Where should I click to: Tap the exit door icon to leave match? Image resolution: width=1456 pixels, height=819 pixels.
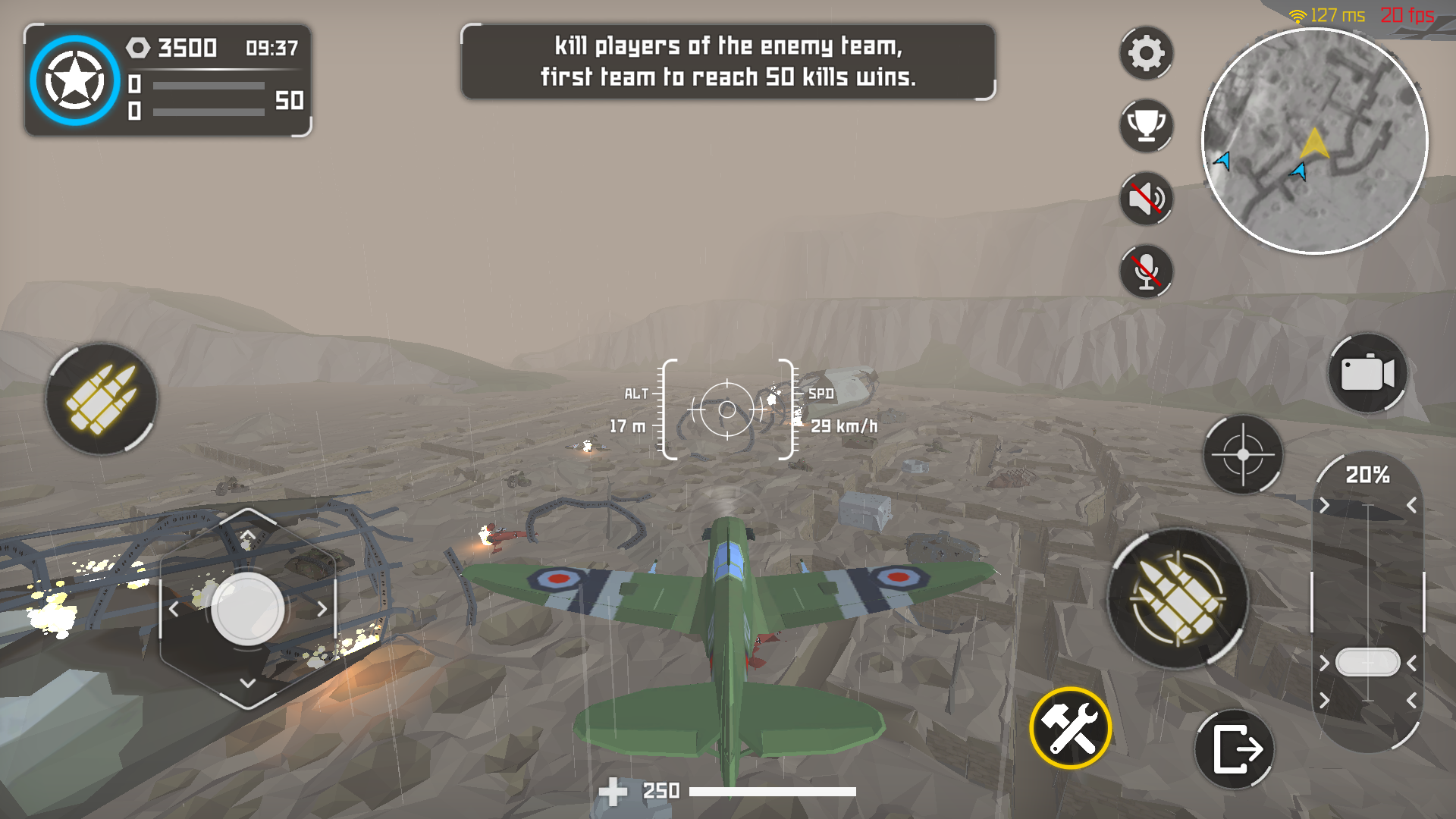pos(1235,747)
